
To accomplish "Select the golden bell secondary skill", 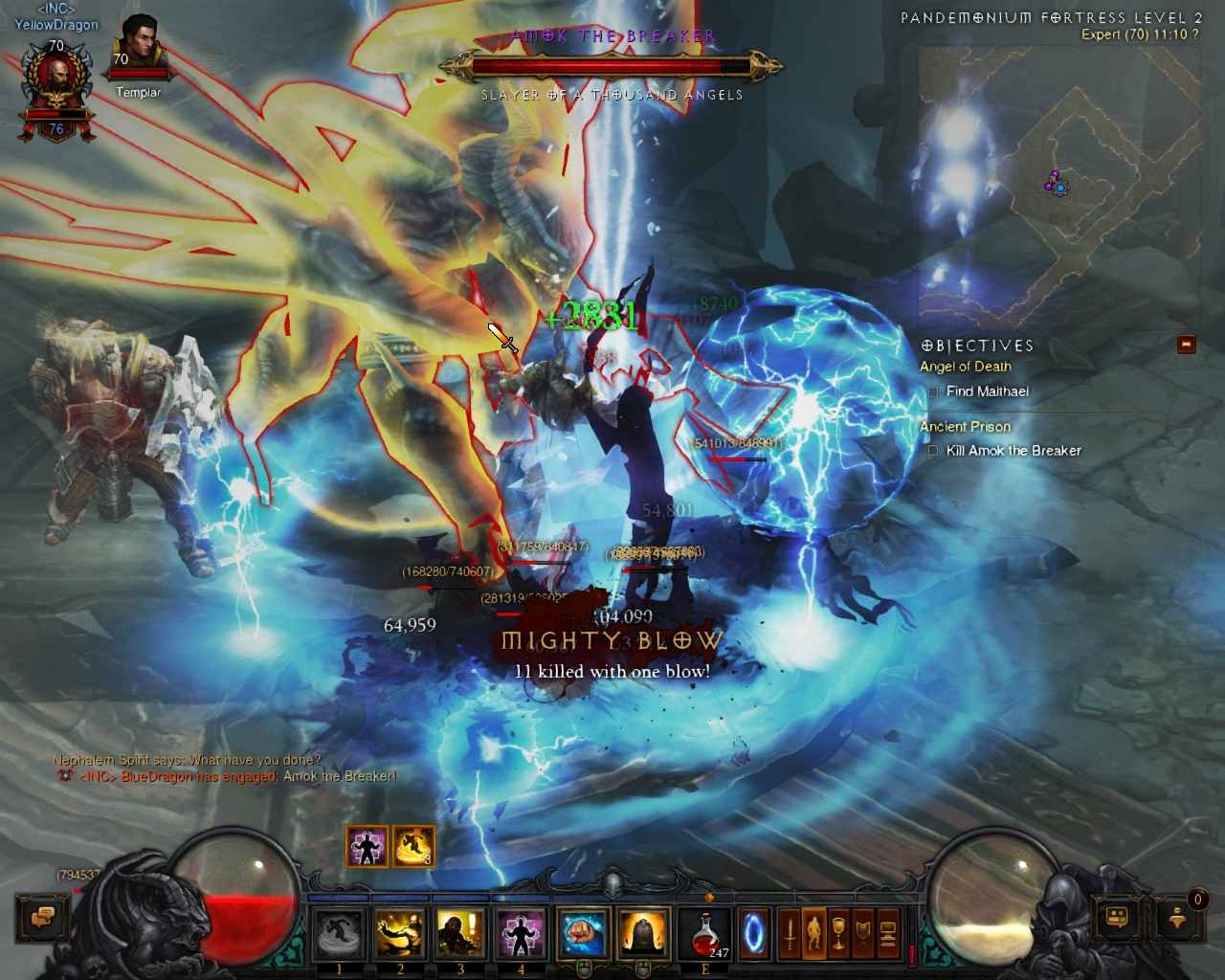I will 643,933.
